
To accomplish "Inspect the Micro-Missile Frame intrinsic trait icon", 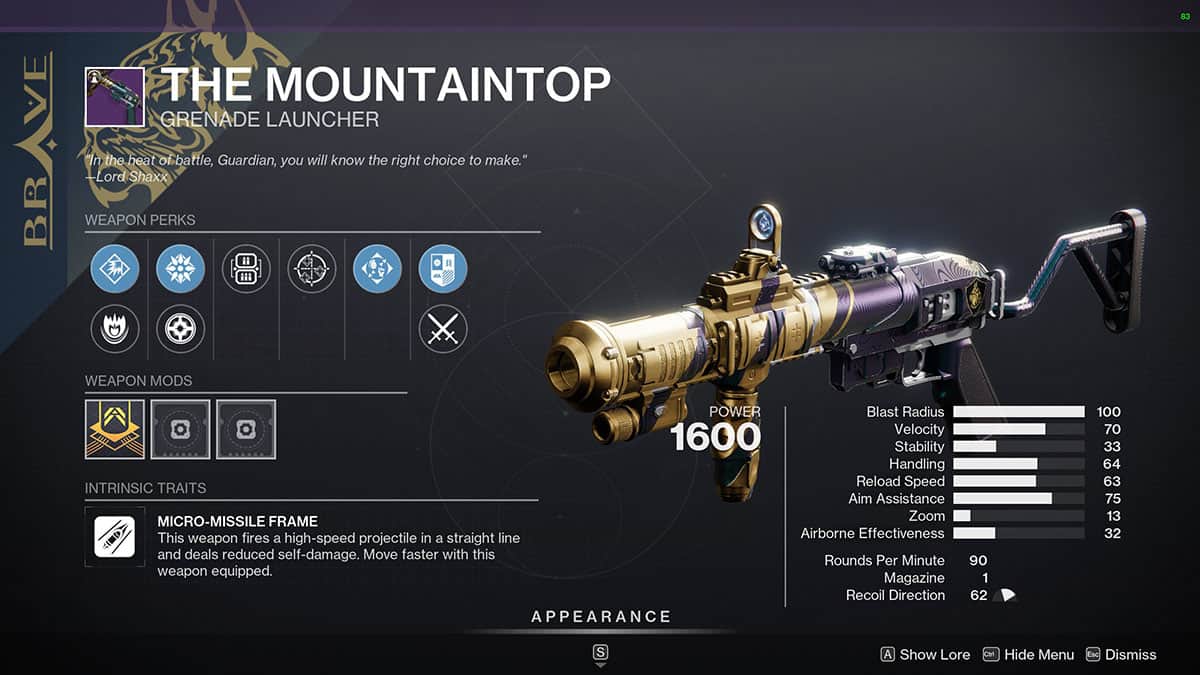I will pyautogui.click(x=115, y=538).
